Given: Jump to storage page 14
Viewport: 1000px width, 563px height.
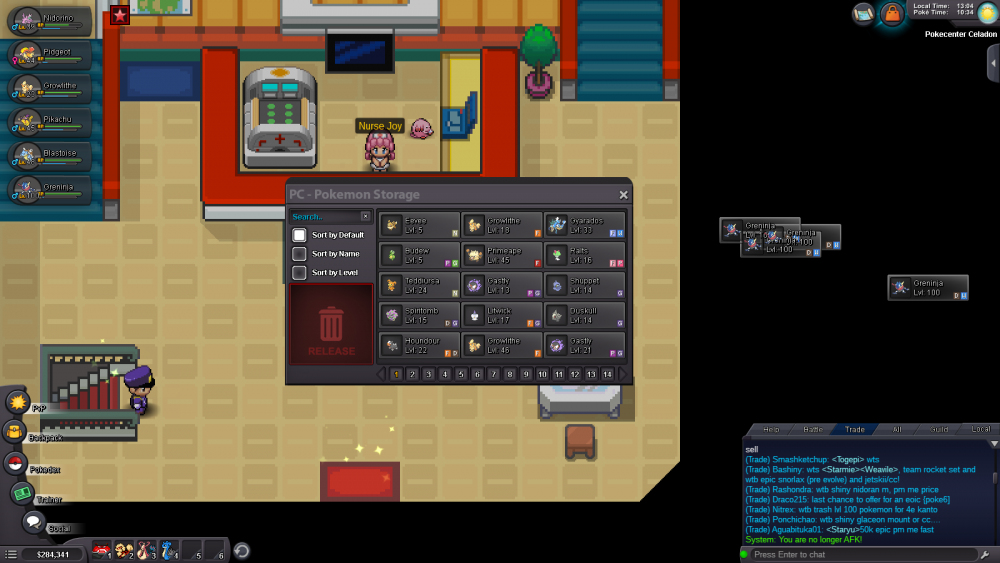Looking at the screenshot, I should pos(607,374).
